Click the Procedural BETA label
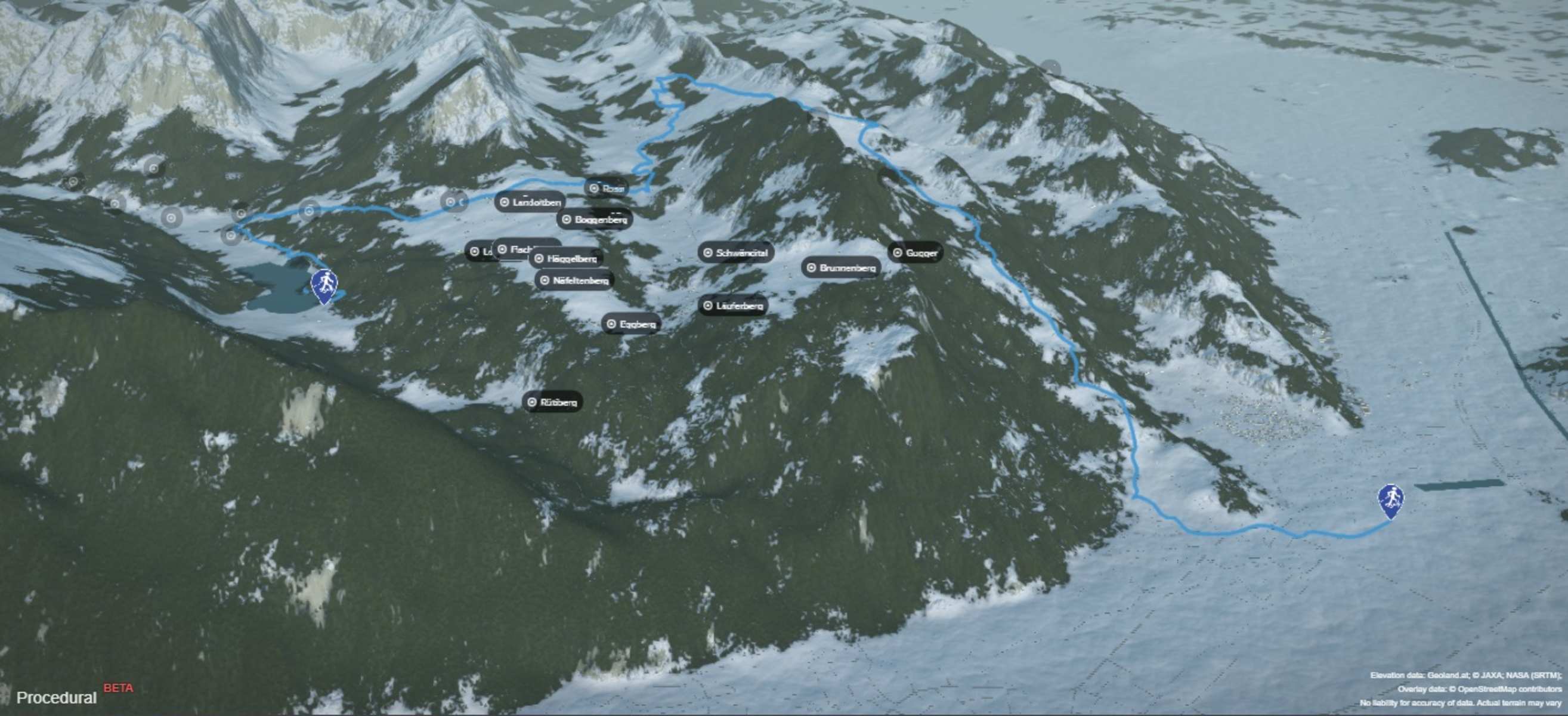The image size is (1568, 716). pyautogui.click(x=57, y=698)
